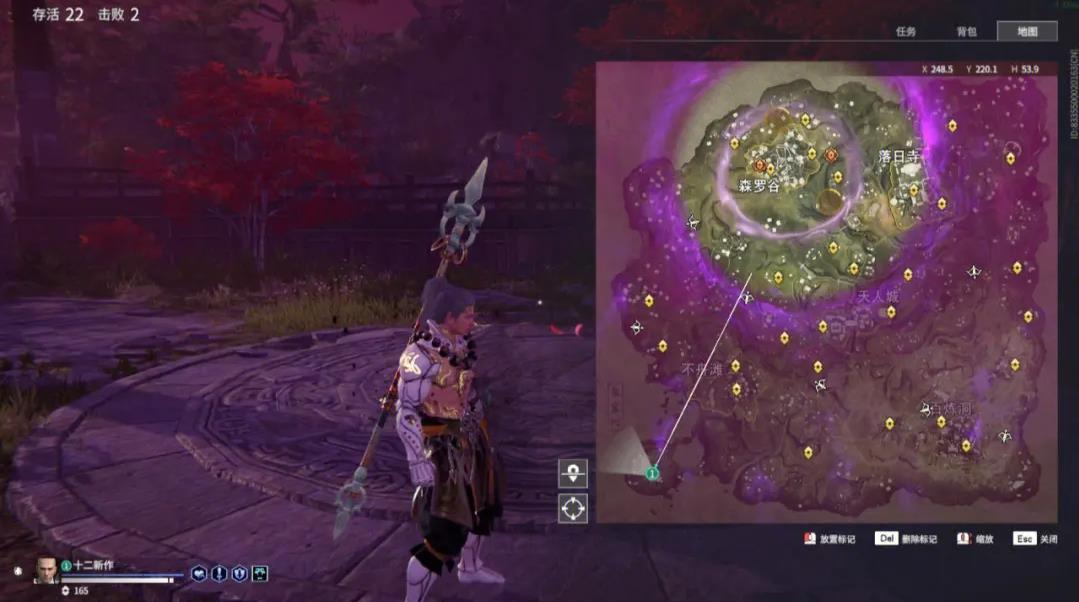
Task: Switch to the 任务 (Quests) tab
Action: click(906, 31)
